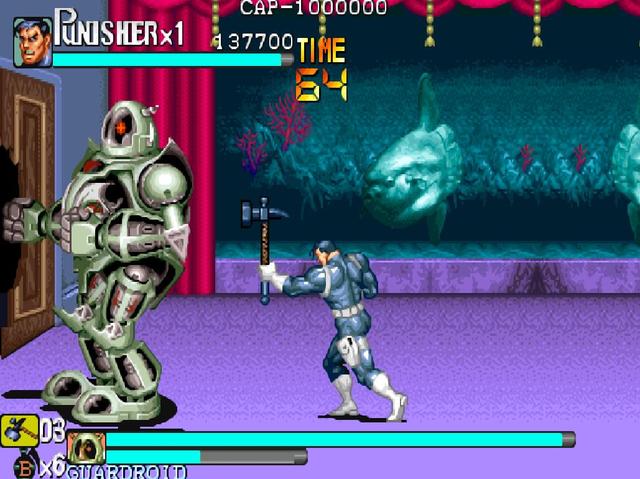
Task: Click the Punisher character portrait
Action: point(31,43)
